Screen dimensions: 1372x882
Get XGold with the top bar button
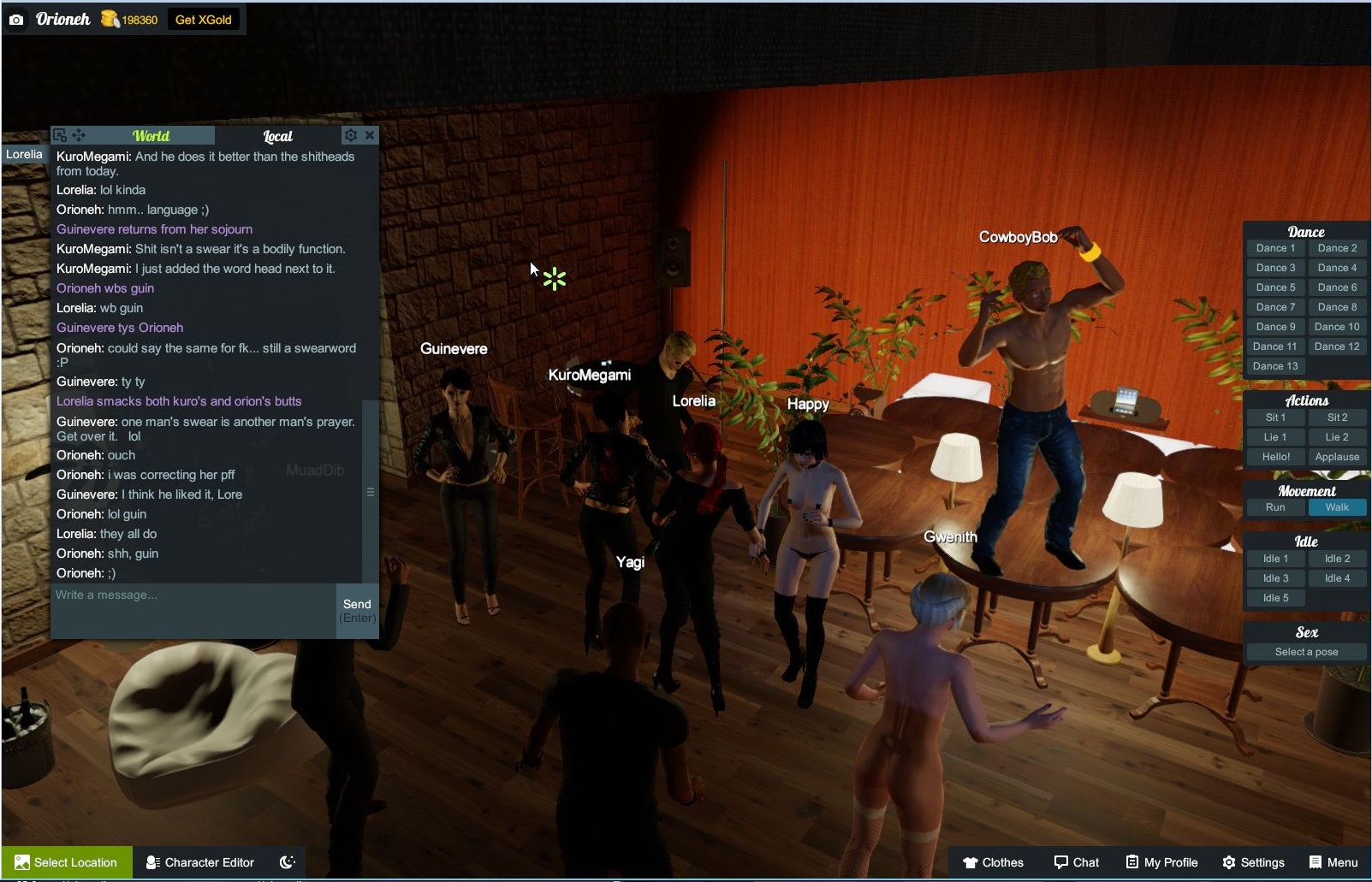[203, 19]
